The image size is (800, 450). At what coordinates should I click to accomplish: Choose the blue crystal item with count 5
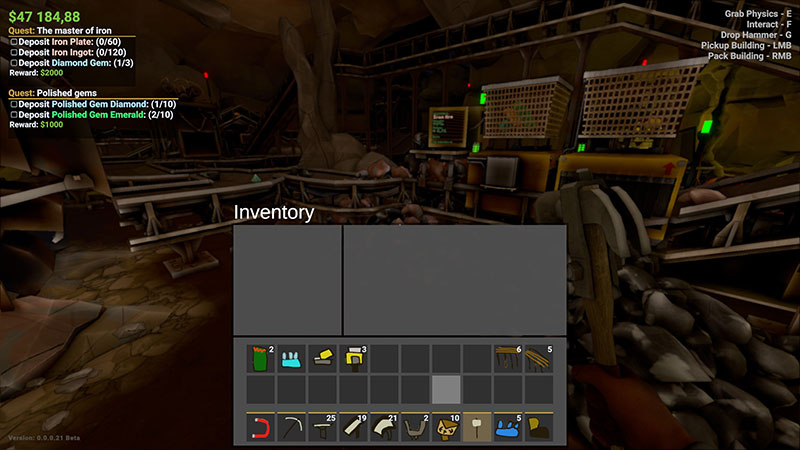[x=508, y=427]
